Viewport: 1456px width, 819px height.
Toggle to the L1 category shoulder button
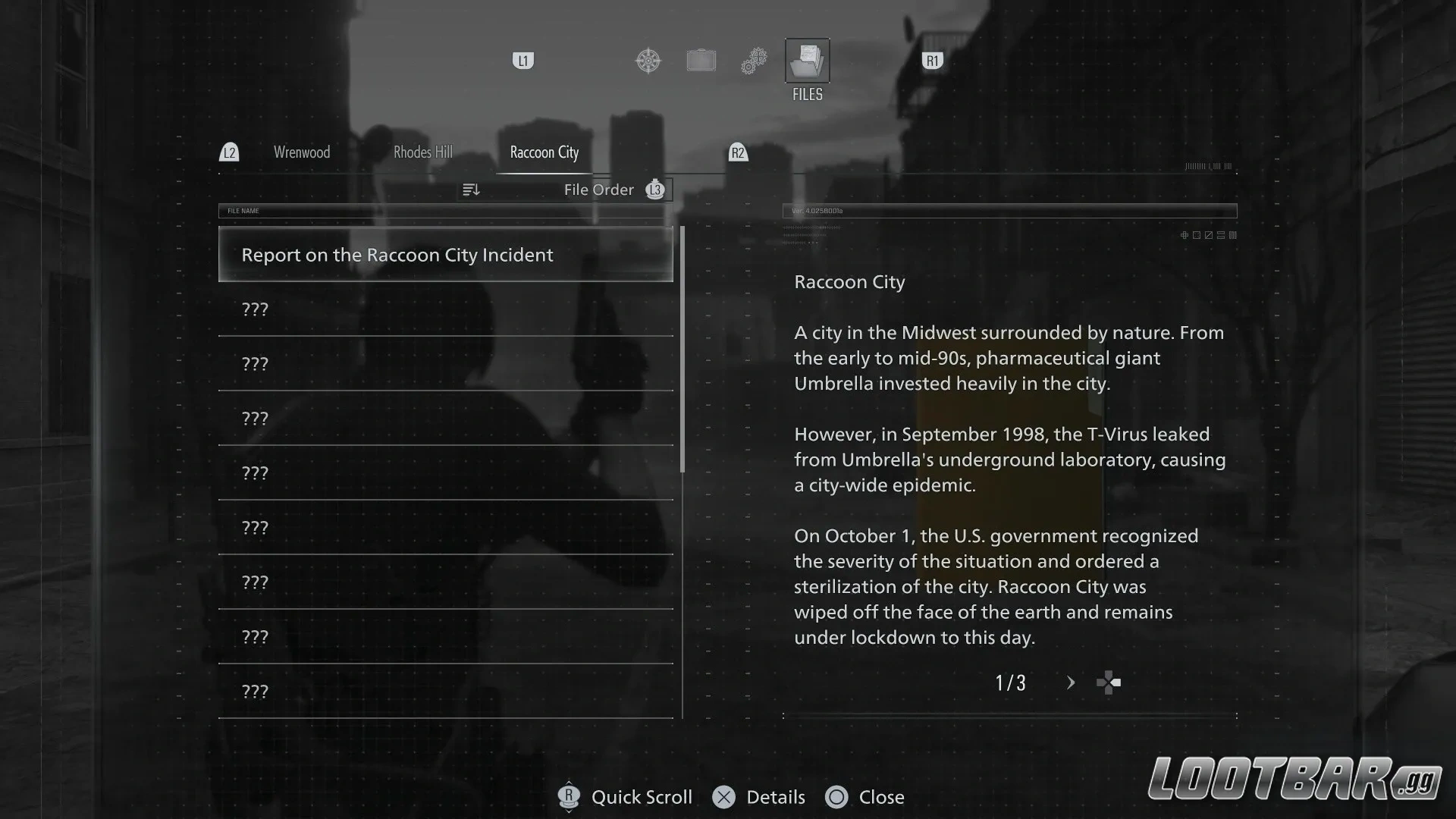(523, 61)
